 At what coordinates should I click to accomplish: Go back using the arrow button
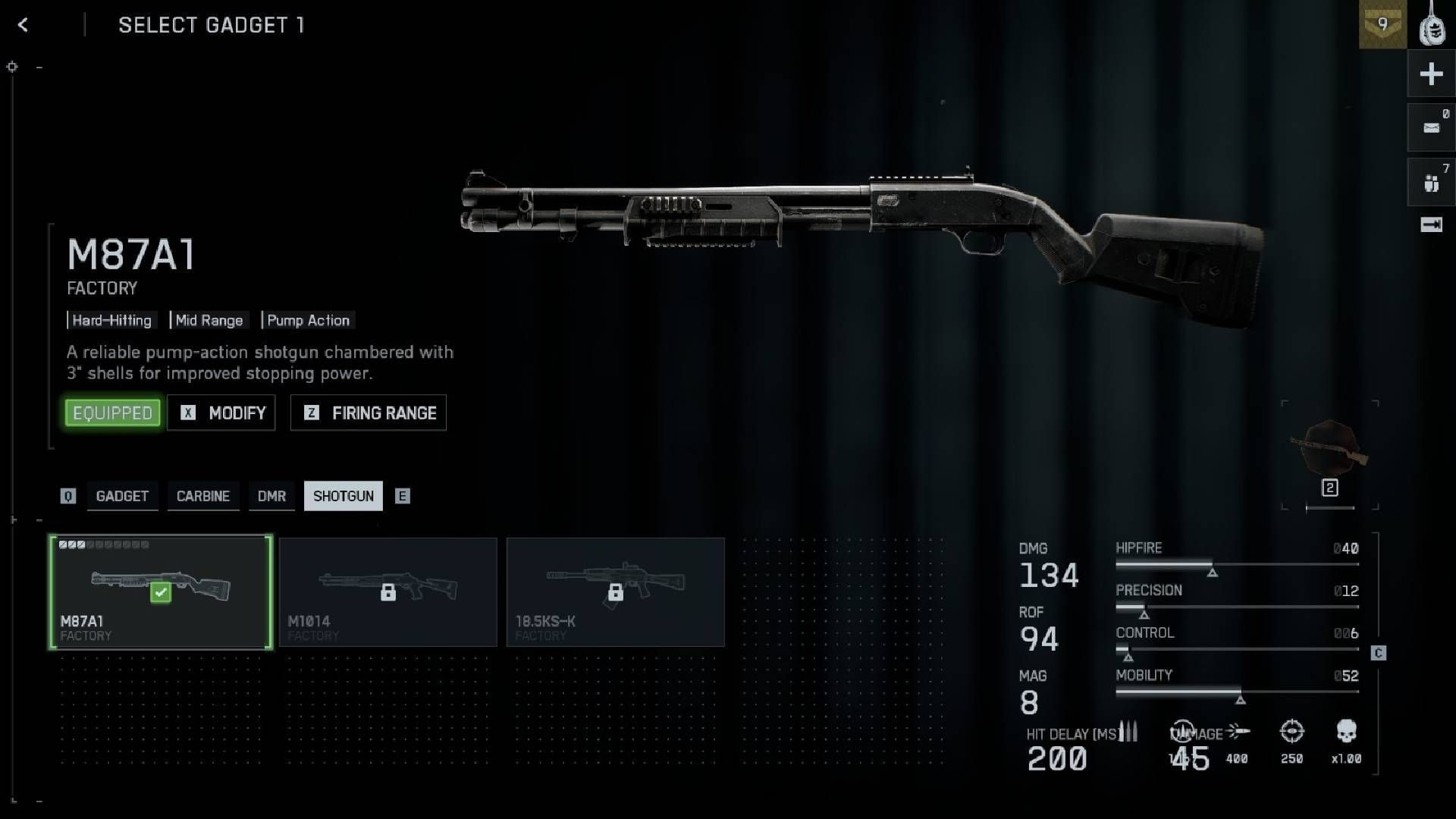click(23, 25)
